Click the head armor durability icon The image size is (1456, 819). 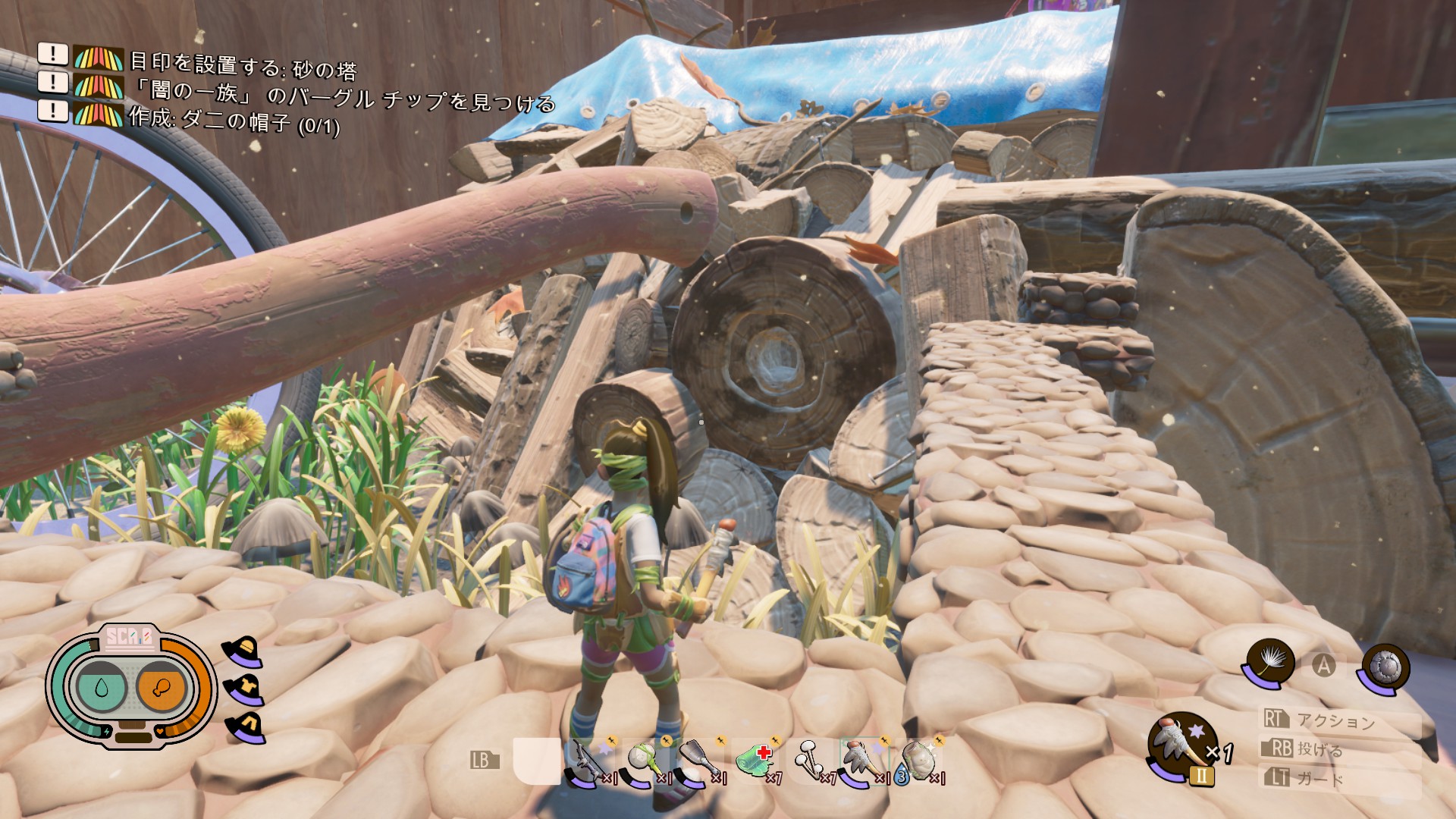[243, 651]
